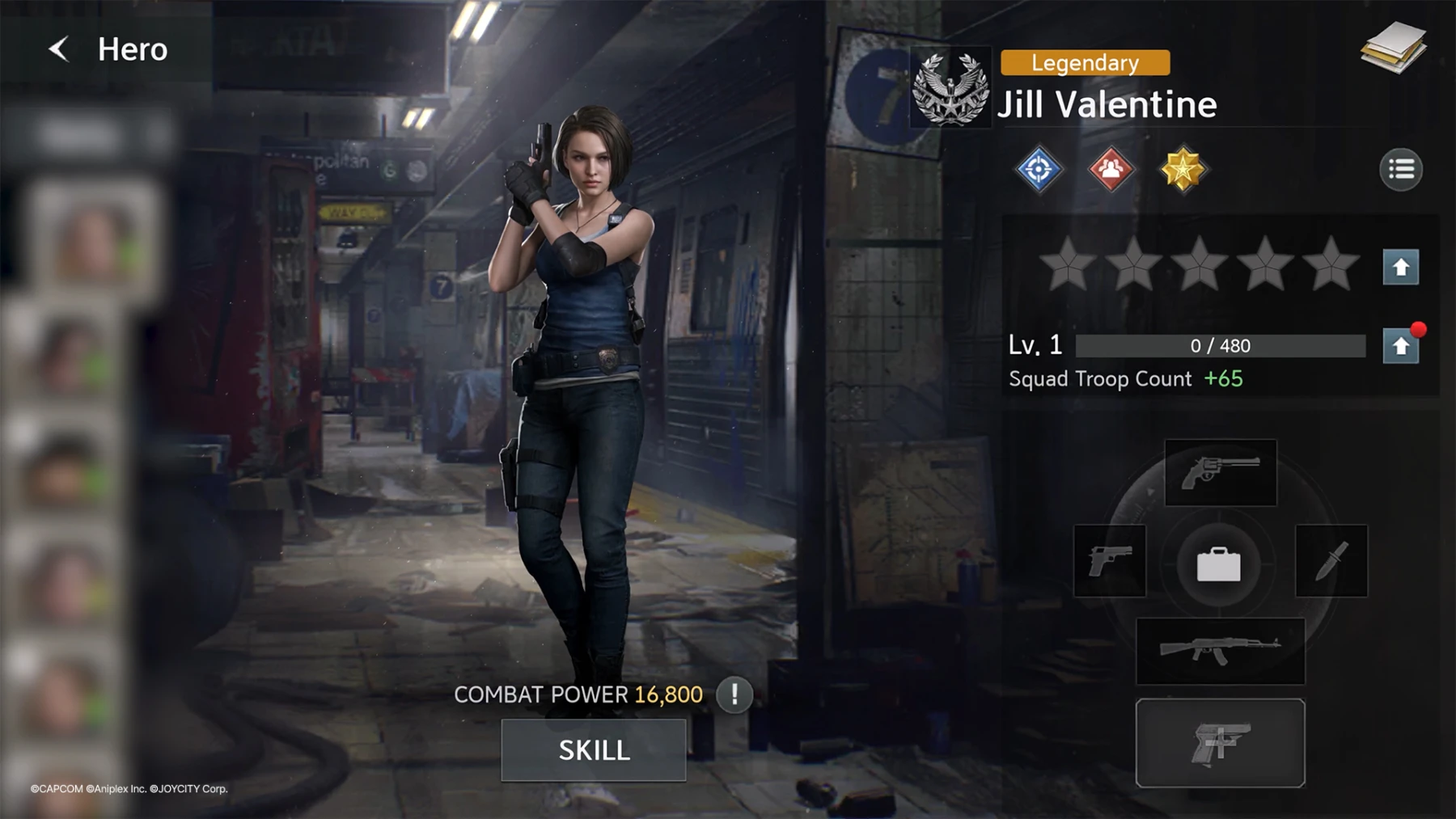Level up hero with the red-dot arrow

click(x=1400, y=347)
